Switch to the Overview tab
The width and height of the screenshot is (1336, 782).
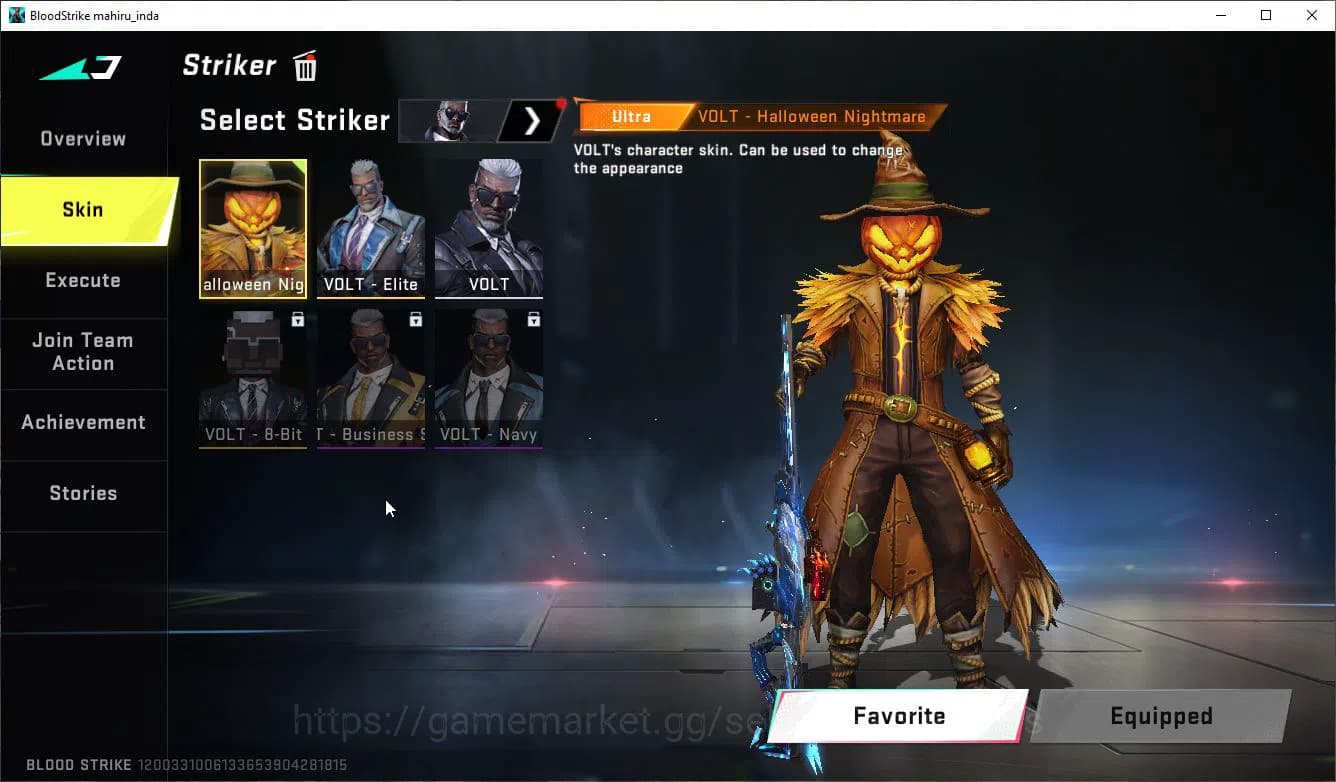coord(82,138)
